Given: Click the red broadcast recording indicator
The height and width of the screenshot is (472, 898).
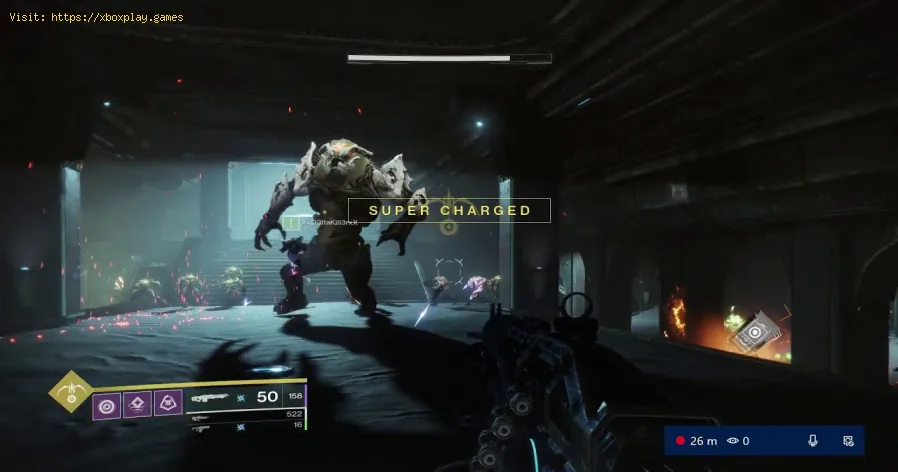Looking at the screenshot, I should pyautogui.click(x=681, y=441).
